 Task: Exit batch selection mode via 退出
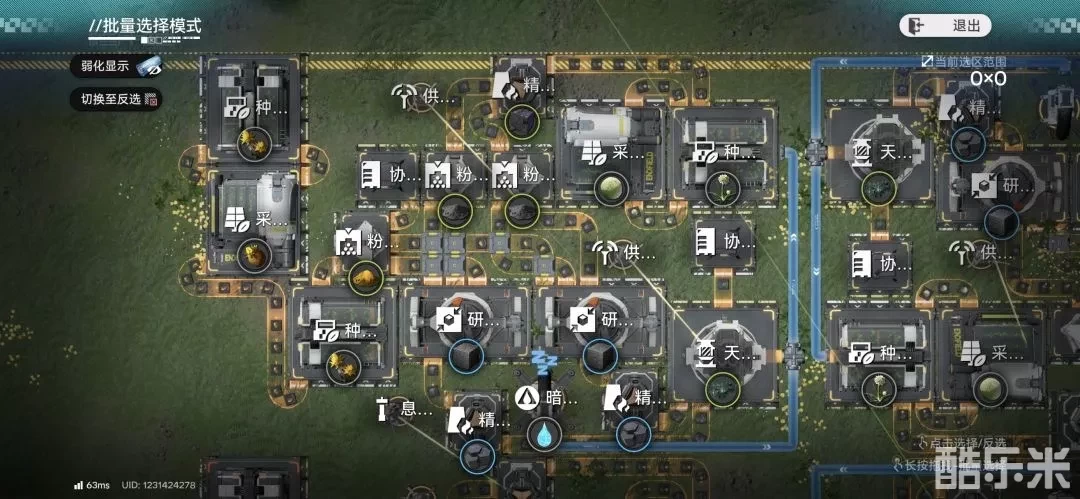click(x=945, y=26)
